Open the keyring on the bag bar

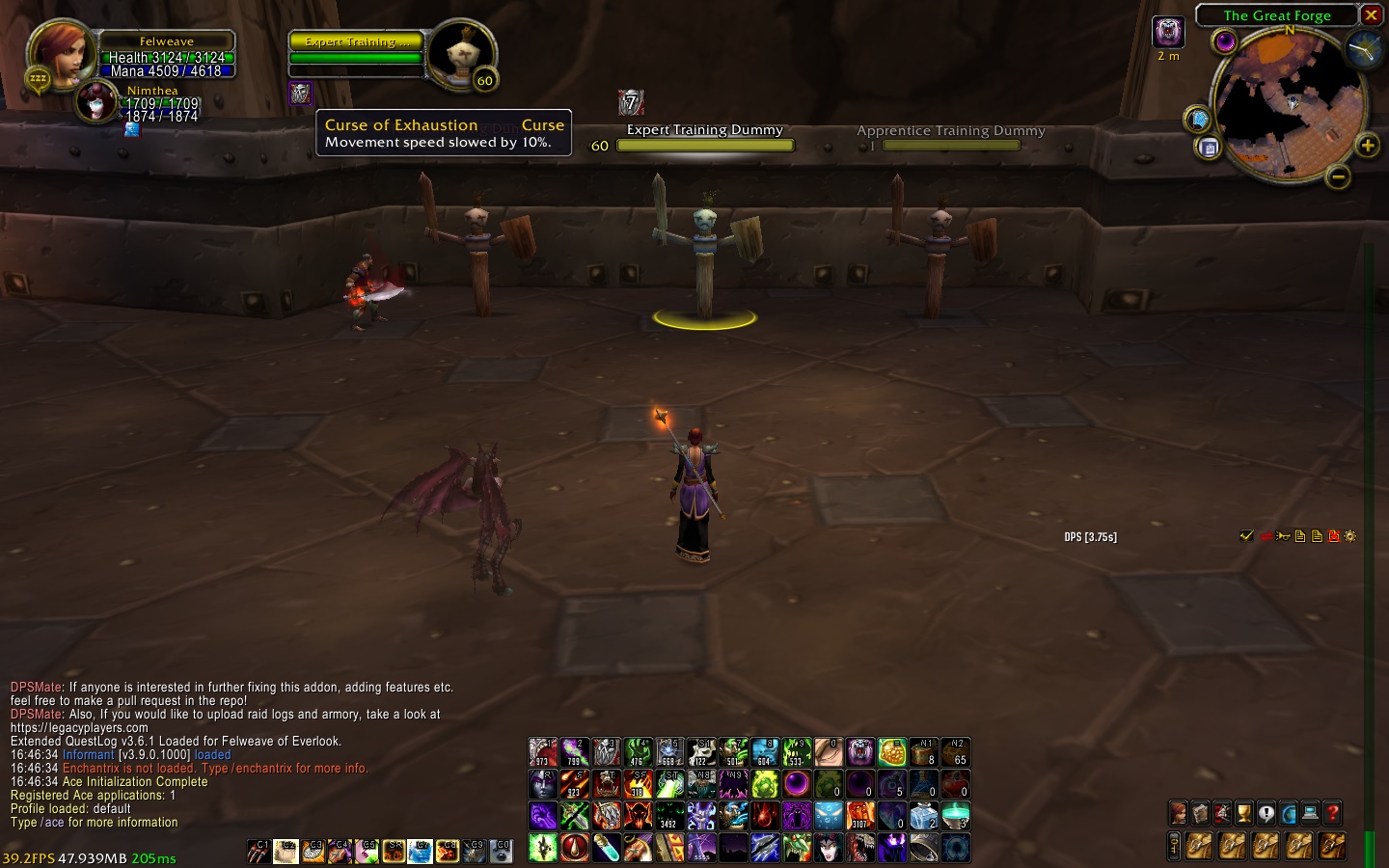(1174, 846)
